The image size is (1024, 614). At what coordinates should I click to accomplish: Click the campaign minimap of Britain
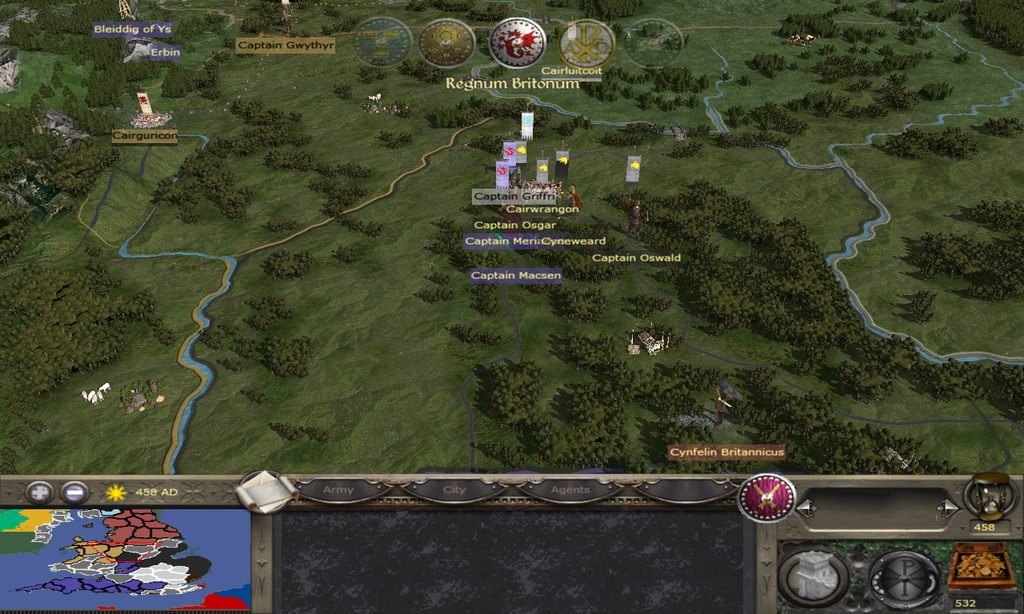(124, 559)
